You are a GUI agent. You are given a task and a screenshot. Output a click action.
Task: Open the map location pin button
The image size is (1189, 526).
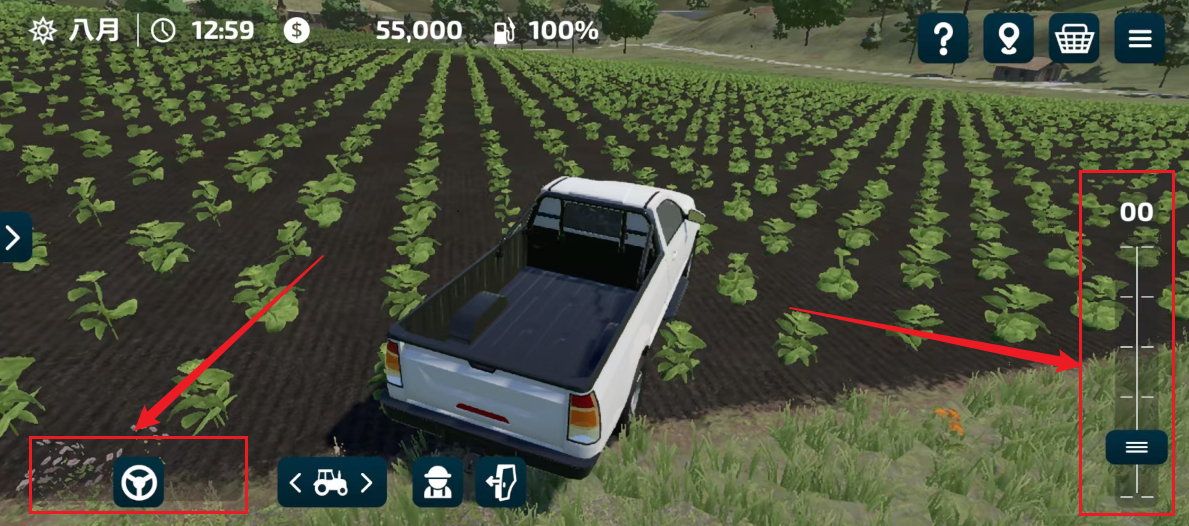click(x=1008, y=39)
